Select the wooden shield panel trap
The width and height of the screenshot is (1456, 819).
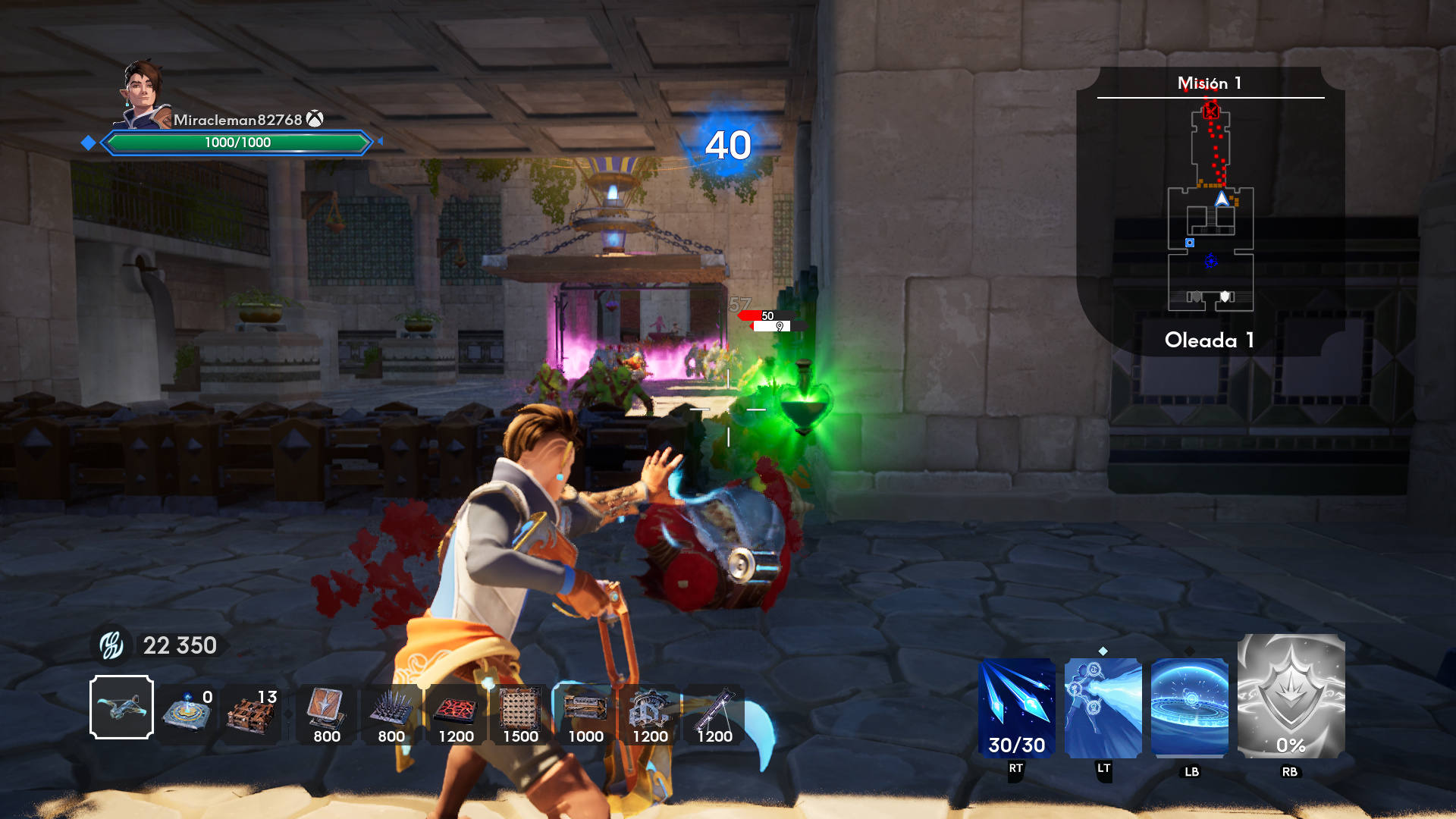pos(326,711)
